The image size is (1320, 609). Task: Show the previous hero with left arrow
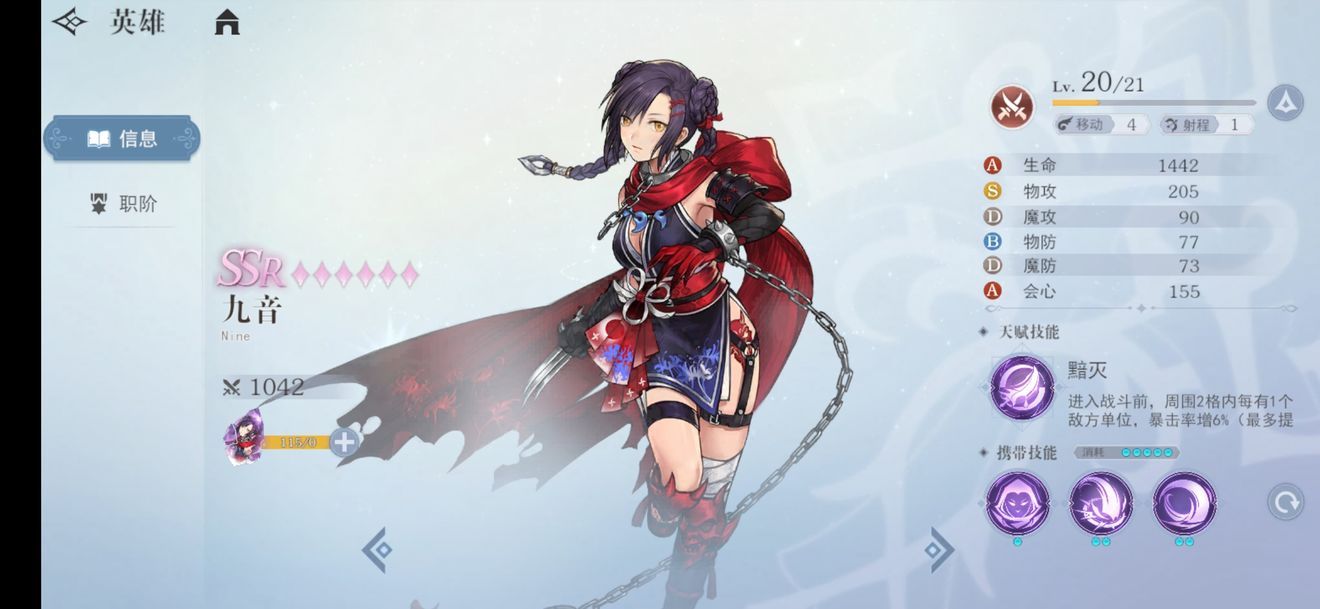click(x=377, y=549)
